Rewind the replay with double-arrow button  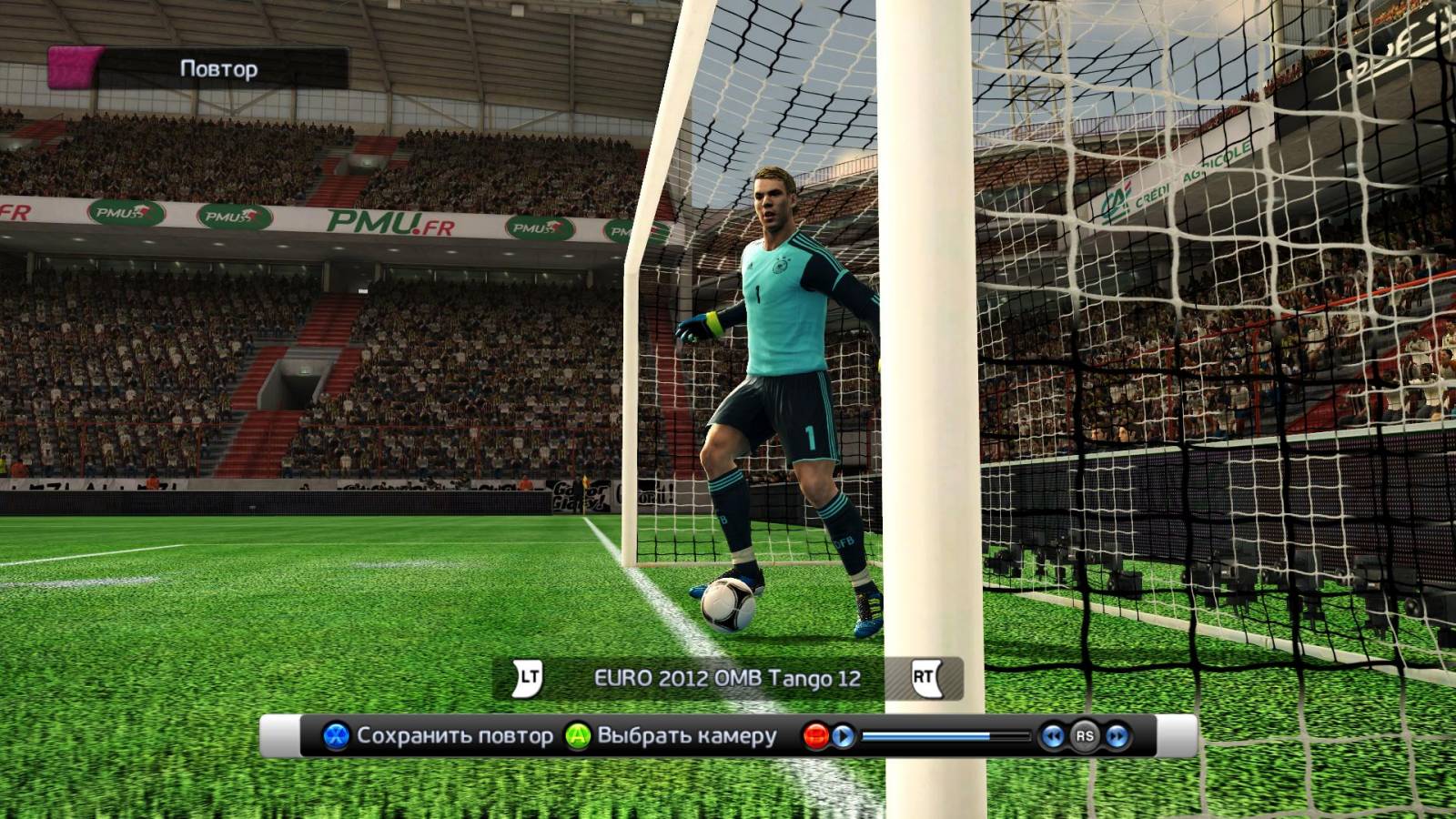pyautogui.click(x=1053, y=736)
